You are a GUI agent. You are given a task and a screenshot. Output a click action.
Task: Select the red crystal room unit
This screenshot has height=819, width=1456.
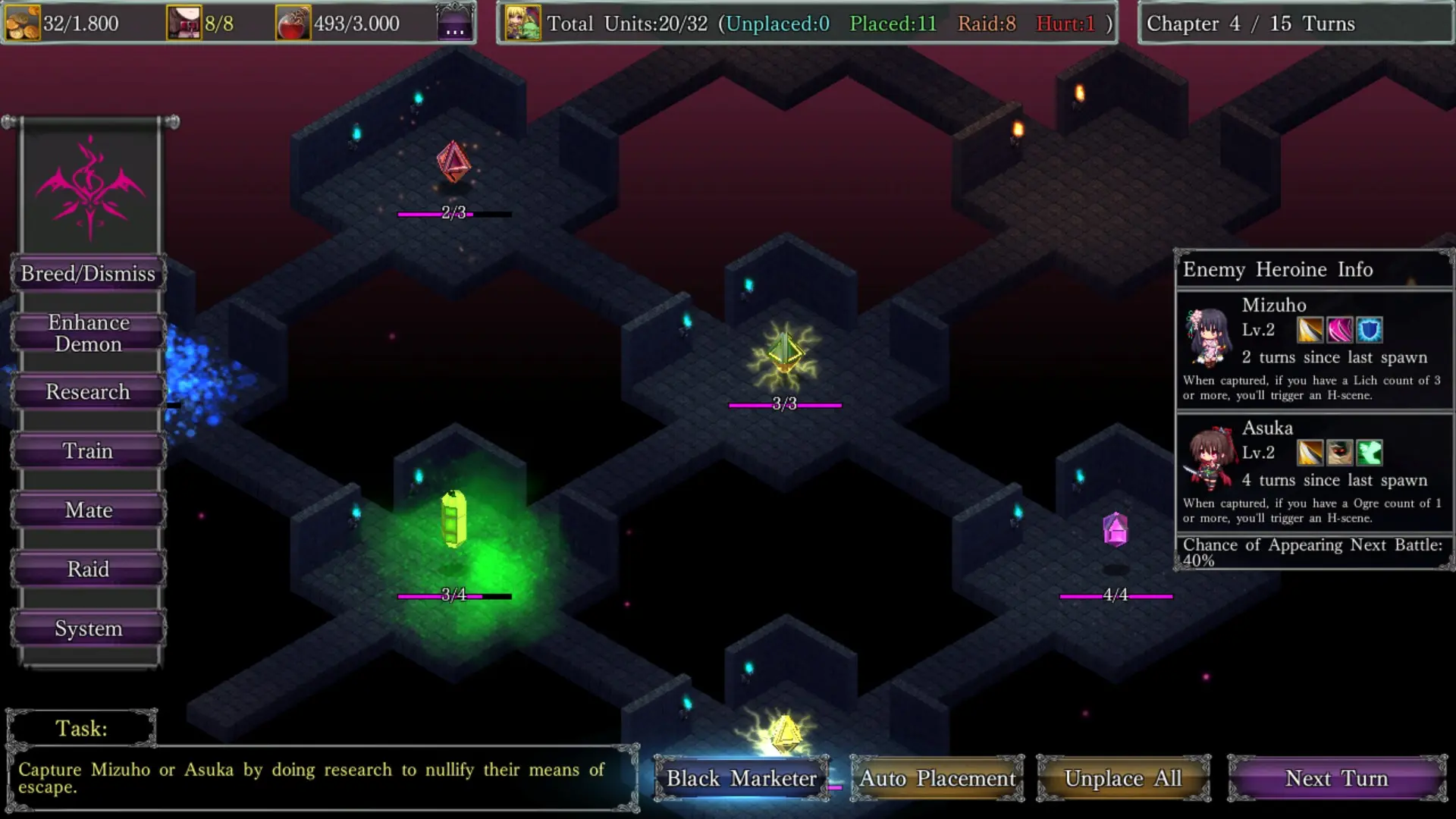pos(453,162)
